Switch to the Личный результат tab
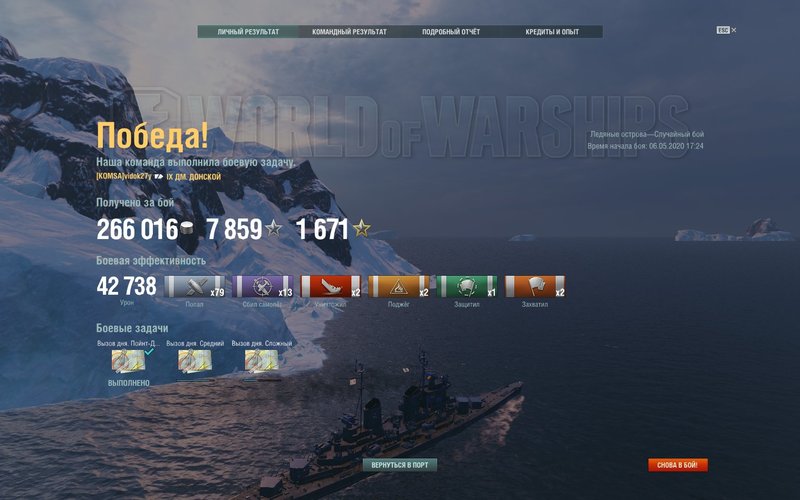Viewport: 800px width, 500px height. 249,32
